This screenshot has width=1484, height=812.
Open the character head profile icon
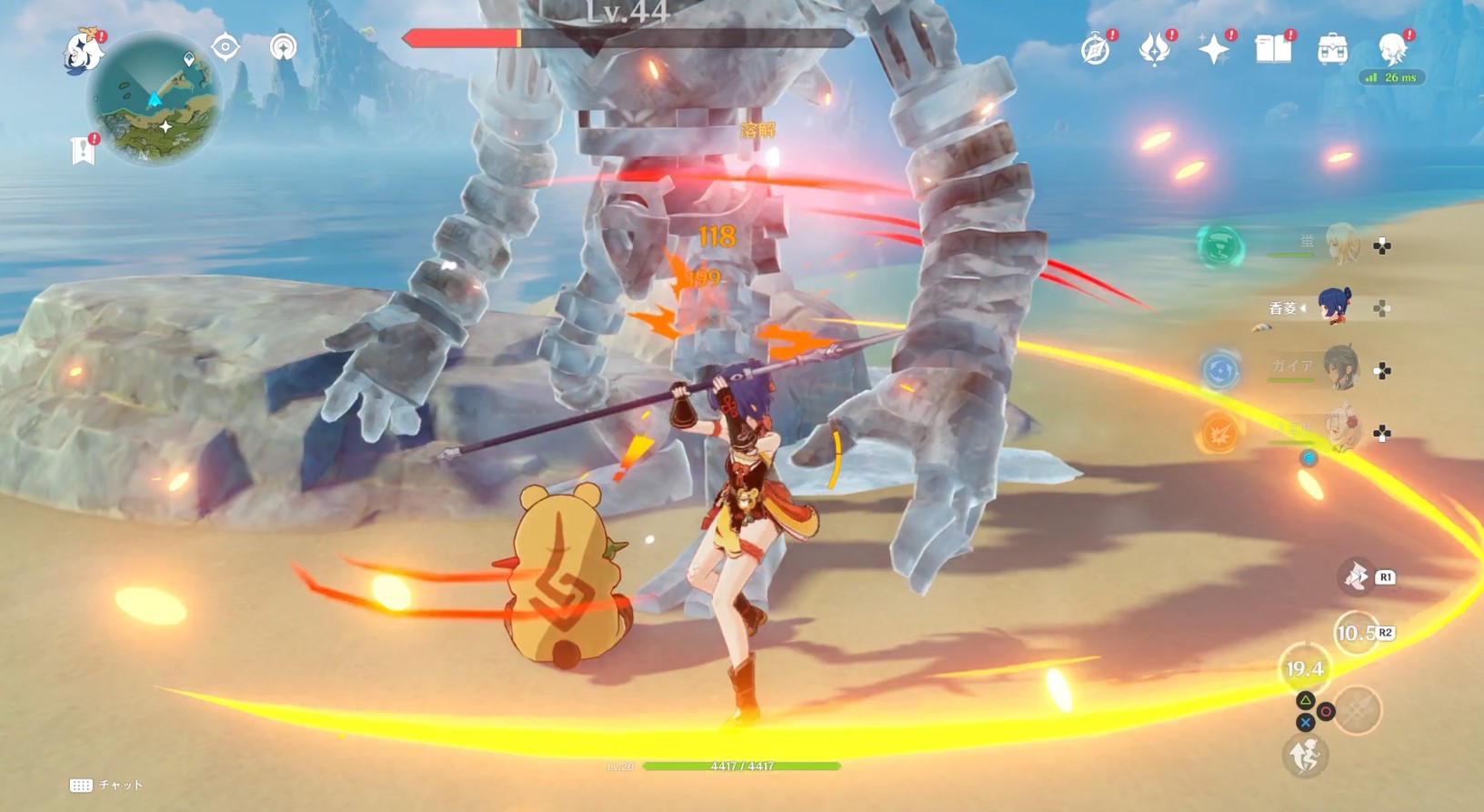tap(1391, 49)
